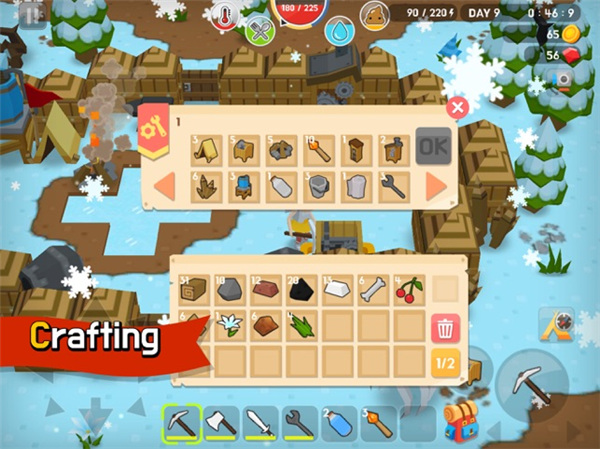Select the sword hotbar slot
The image size is (600, 449).
click(x=258, y=423)
